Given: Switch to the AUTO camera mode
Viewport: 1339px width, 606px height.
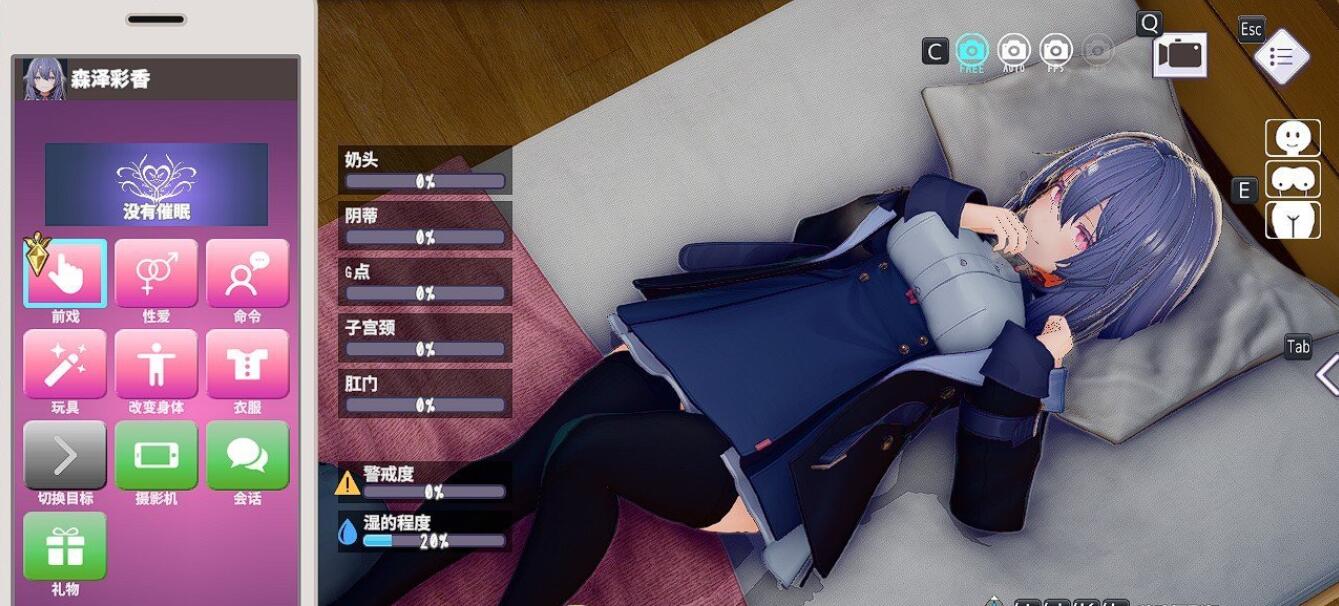Looking at the screenshot, I should pyautogui.click(x=1013, y=50).
